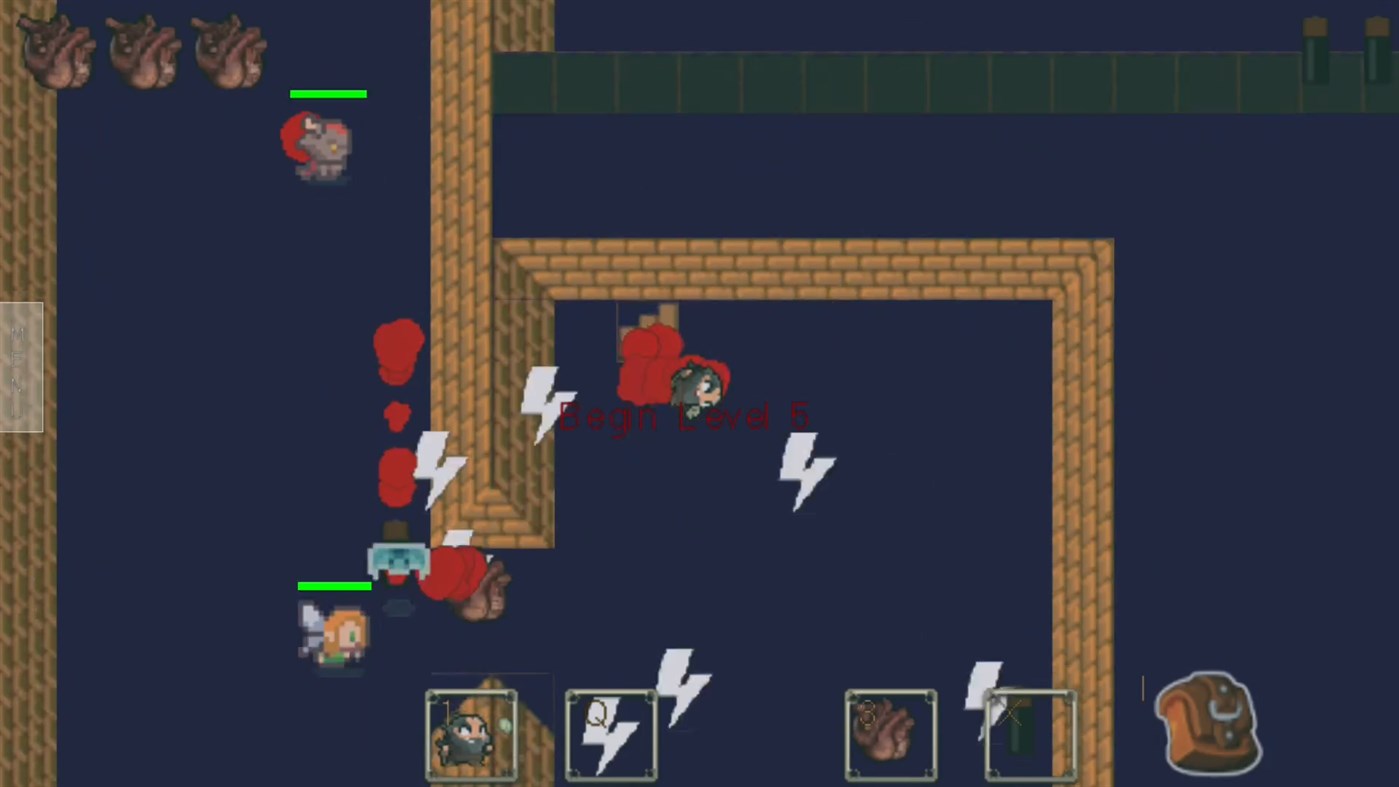The height and width of the screenshot is (787, 1399).
Task: Select the heart item in hotbar slot 3
Action: click(889, 735)
